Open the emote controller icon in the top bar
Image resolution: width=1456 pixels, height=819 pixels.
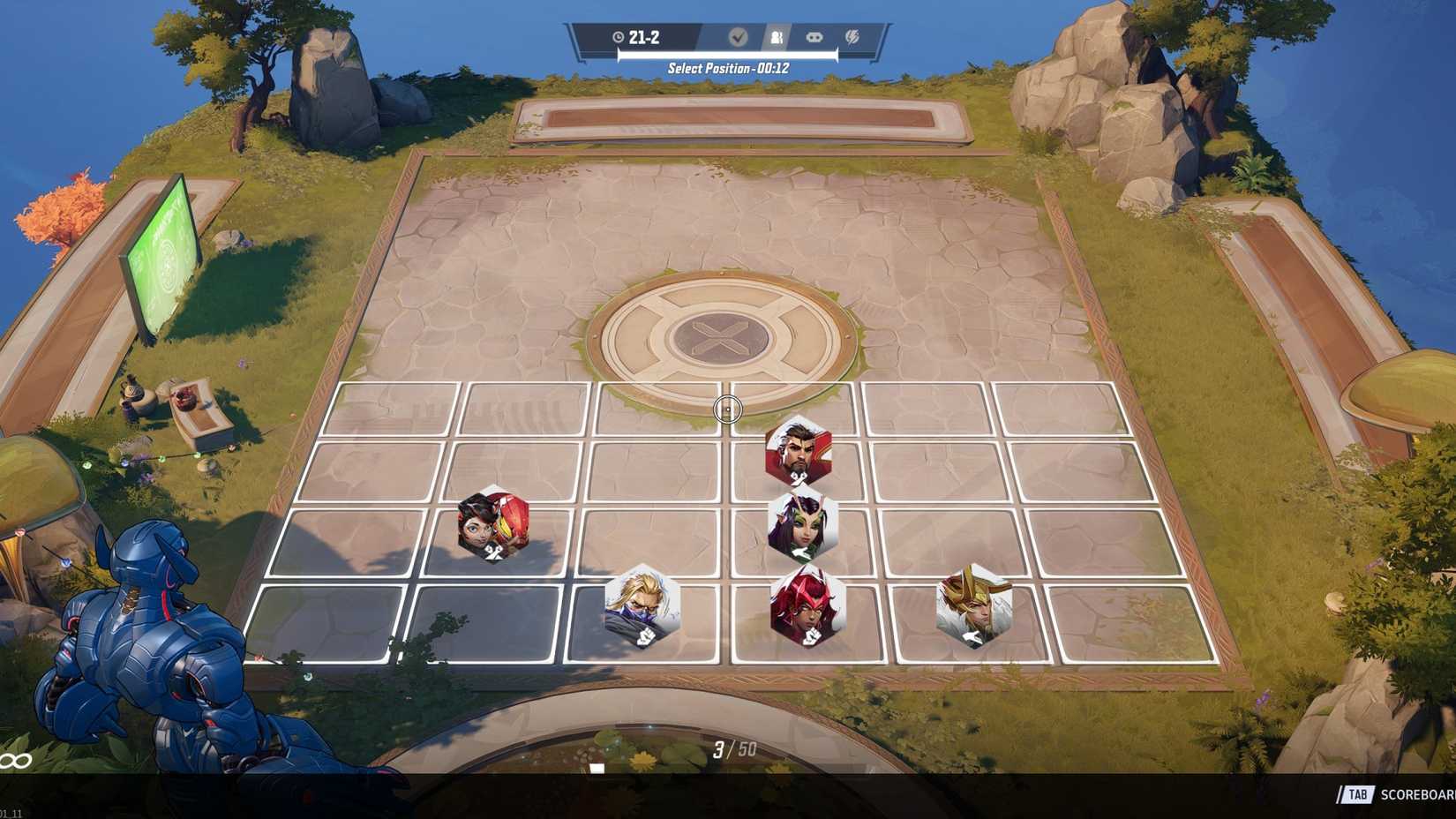click(814, 37)
